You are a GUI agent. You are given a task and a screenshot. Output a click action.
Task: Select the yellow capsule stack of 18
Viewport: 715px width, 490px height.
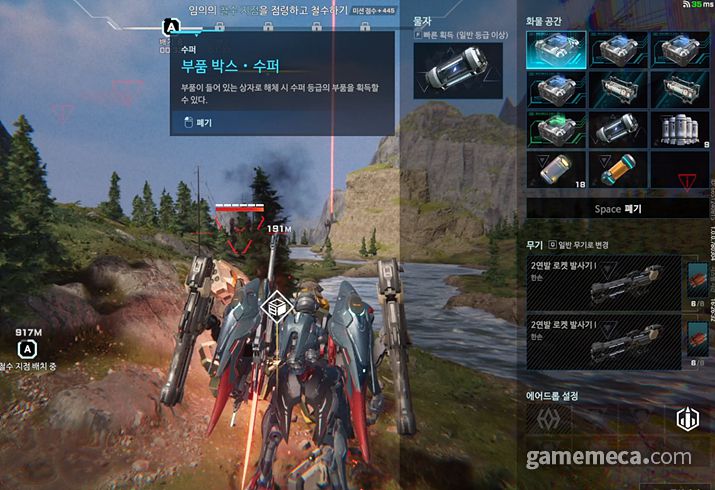tap(556, 171)
